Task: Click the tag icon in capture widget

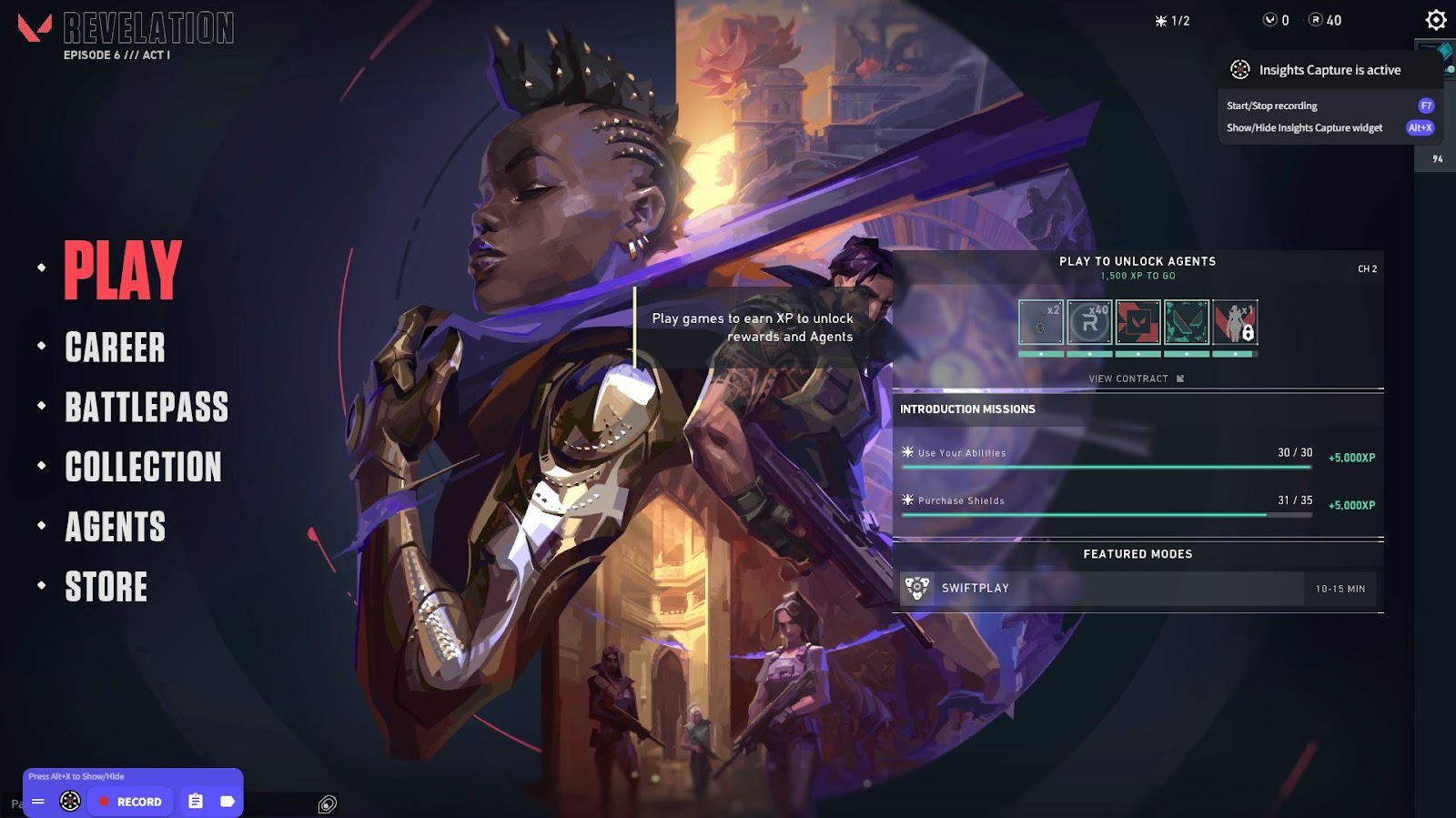Action: (x=227, y=802)
